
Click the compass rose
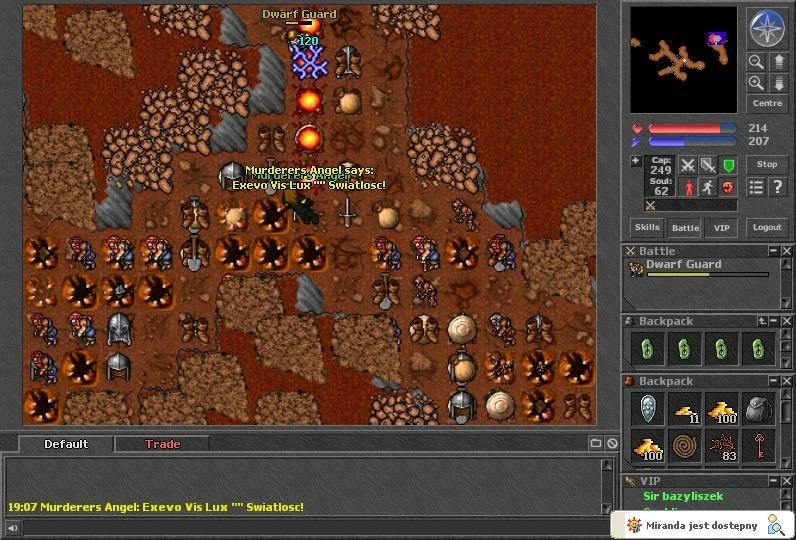[x=767, y=29]
